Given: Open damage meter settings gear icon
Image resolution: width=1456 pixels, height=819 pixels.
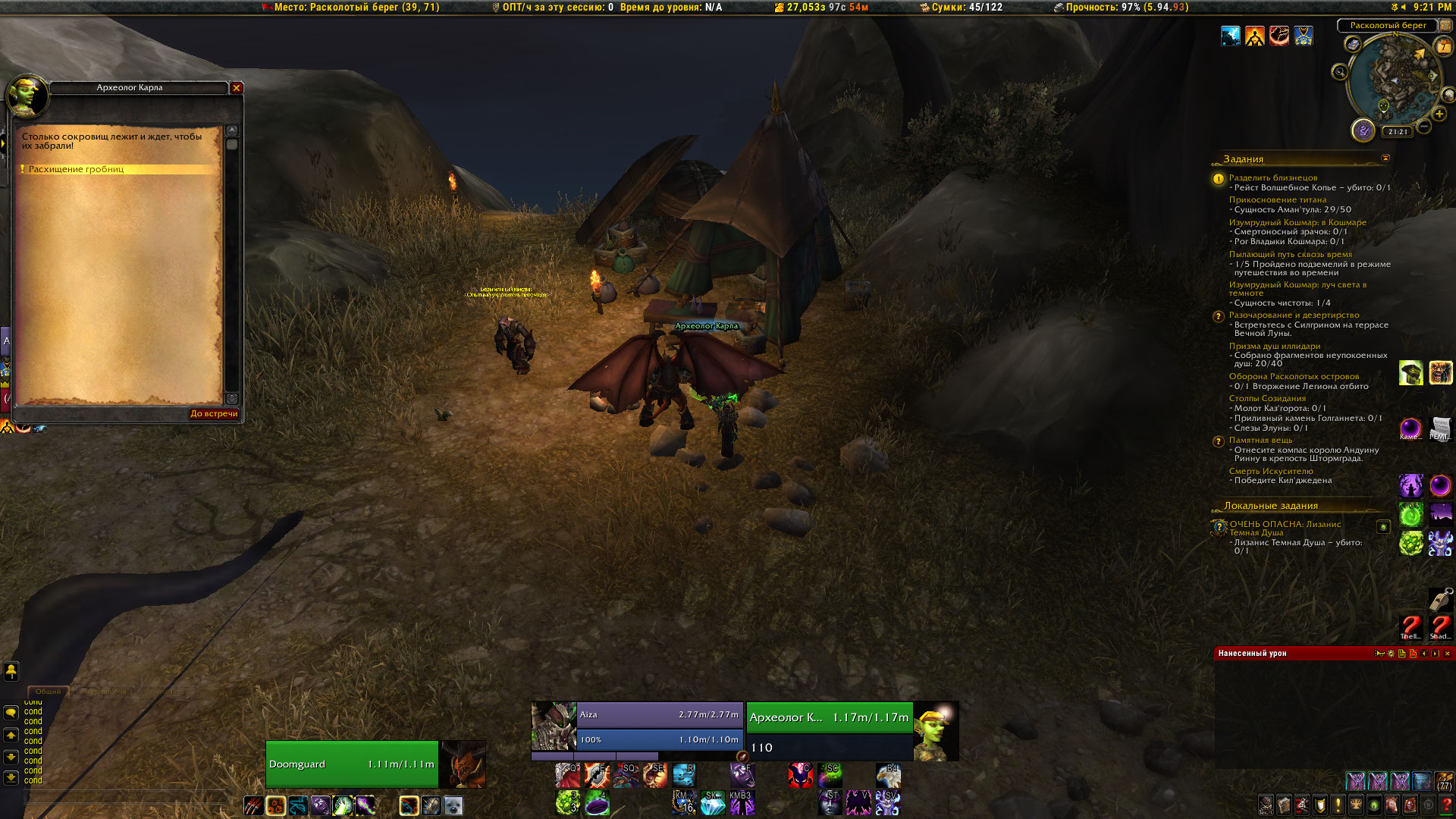Looking at the screenshot, I should click(1391, 654).
